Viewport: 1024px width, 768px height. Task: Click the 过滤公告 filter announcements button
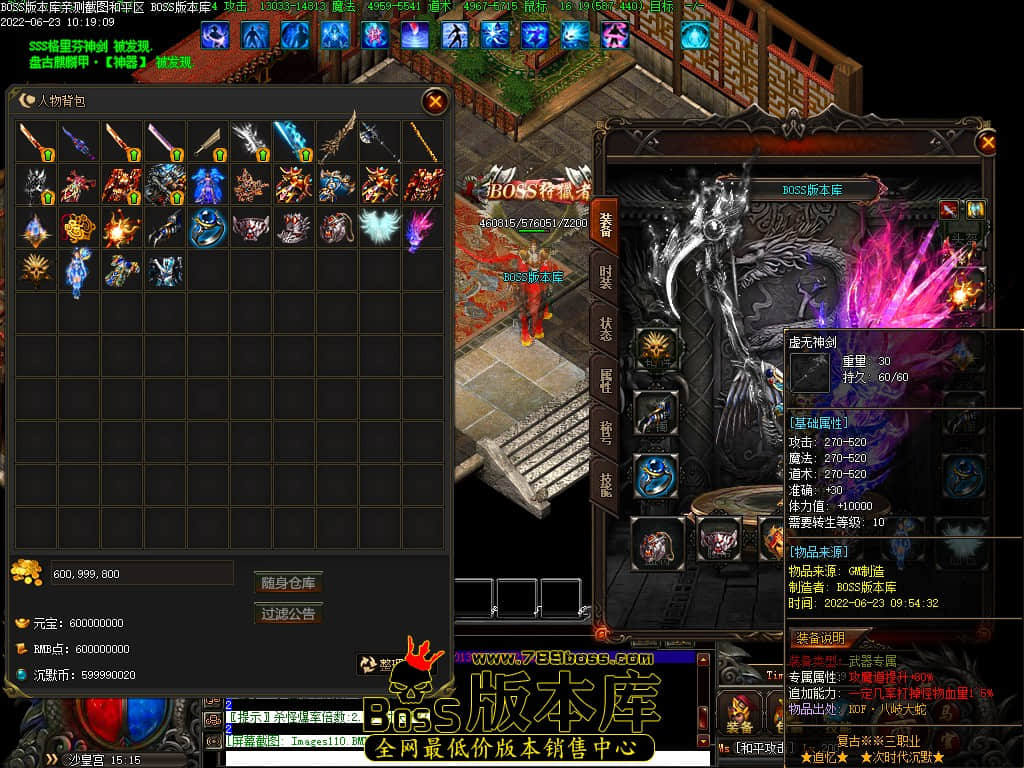click(x=288, y=614)
